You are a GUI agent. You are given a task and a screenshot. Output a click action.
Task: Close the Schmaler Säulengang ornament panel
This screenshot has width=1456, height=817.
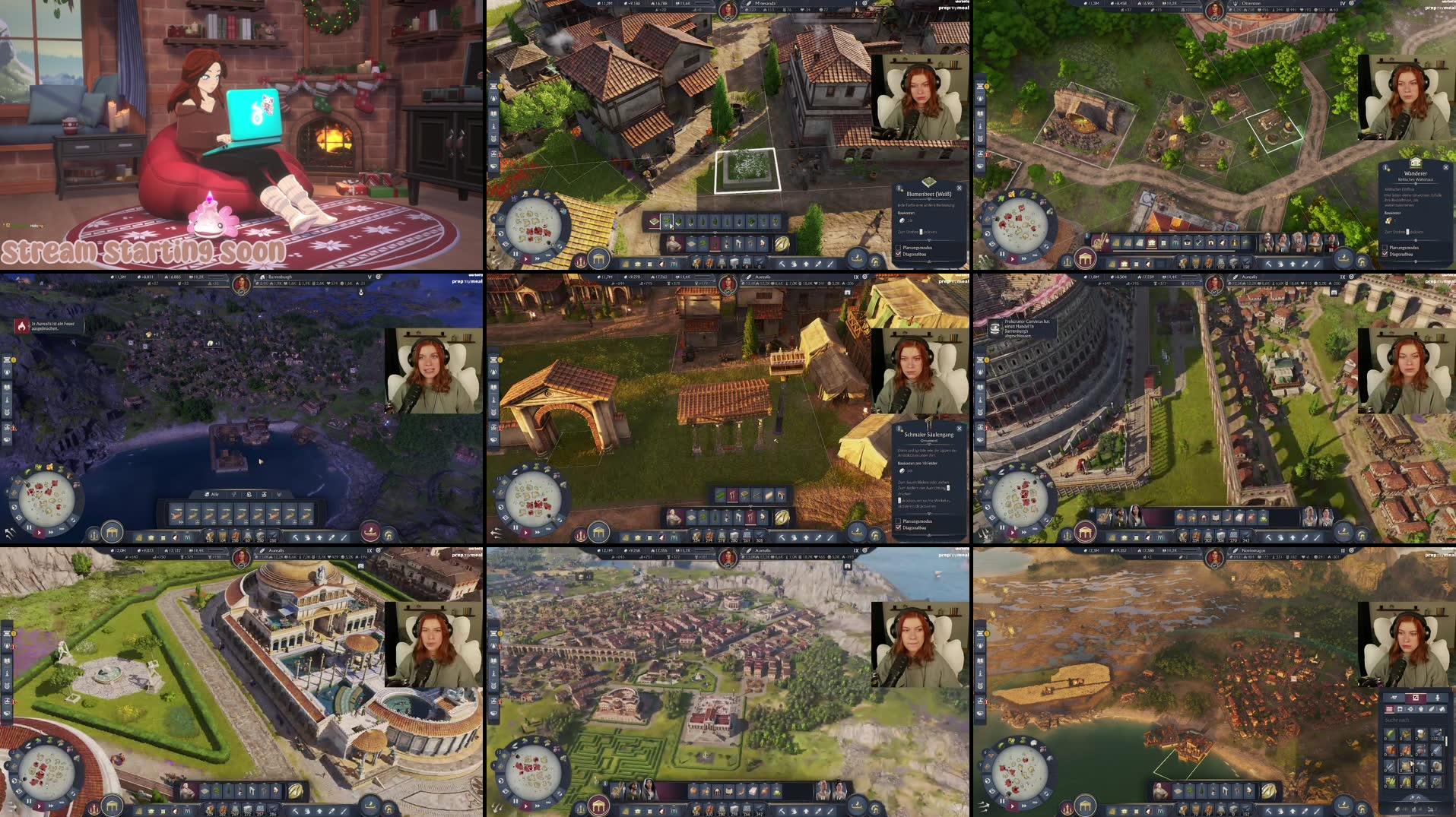point(960,429)
